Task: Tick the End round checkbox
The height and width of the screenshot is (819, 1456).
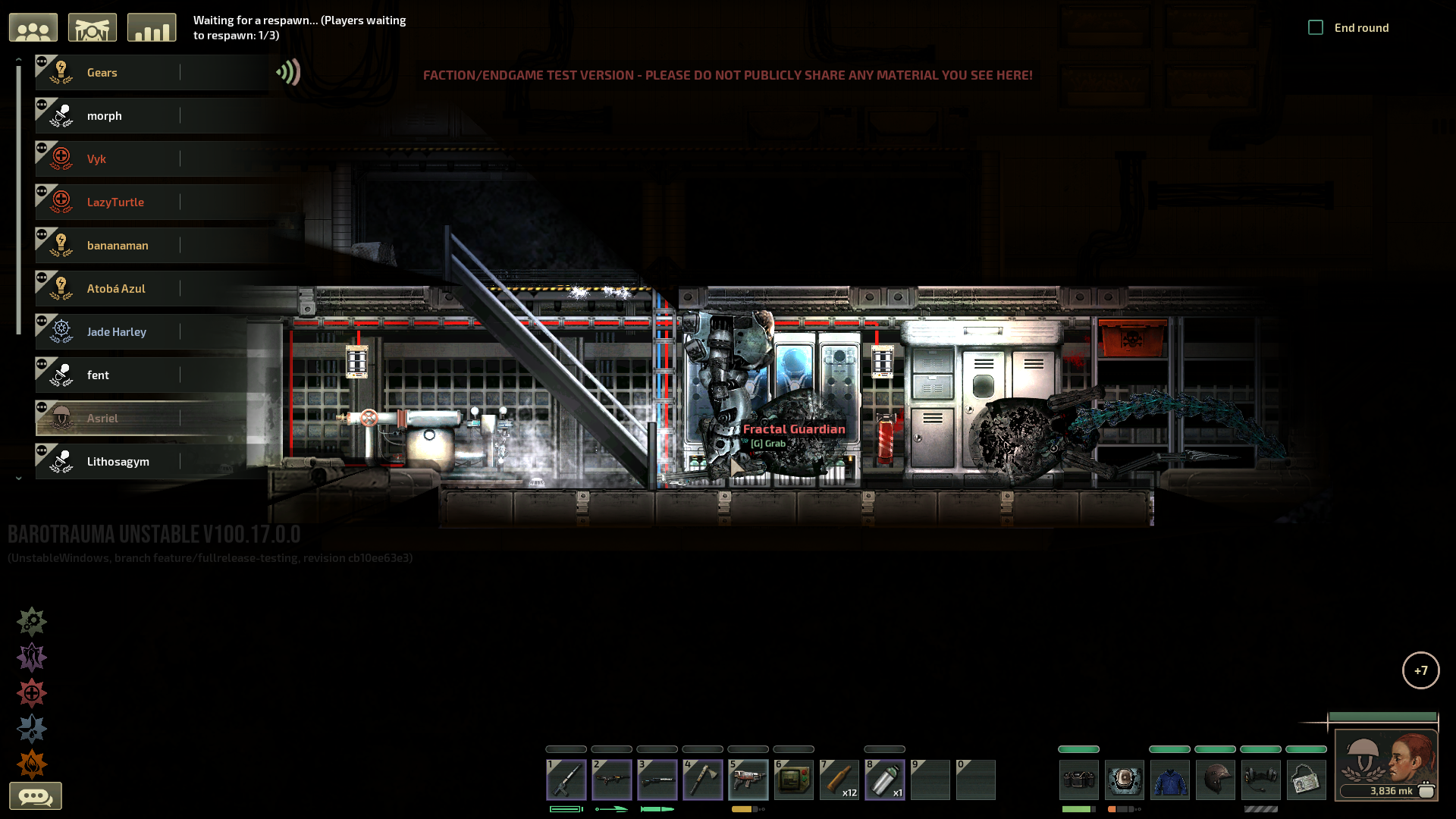Action: [1316, 28]
